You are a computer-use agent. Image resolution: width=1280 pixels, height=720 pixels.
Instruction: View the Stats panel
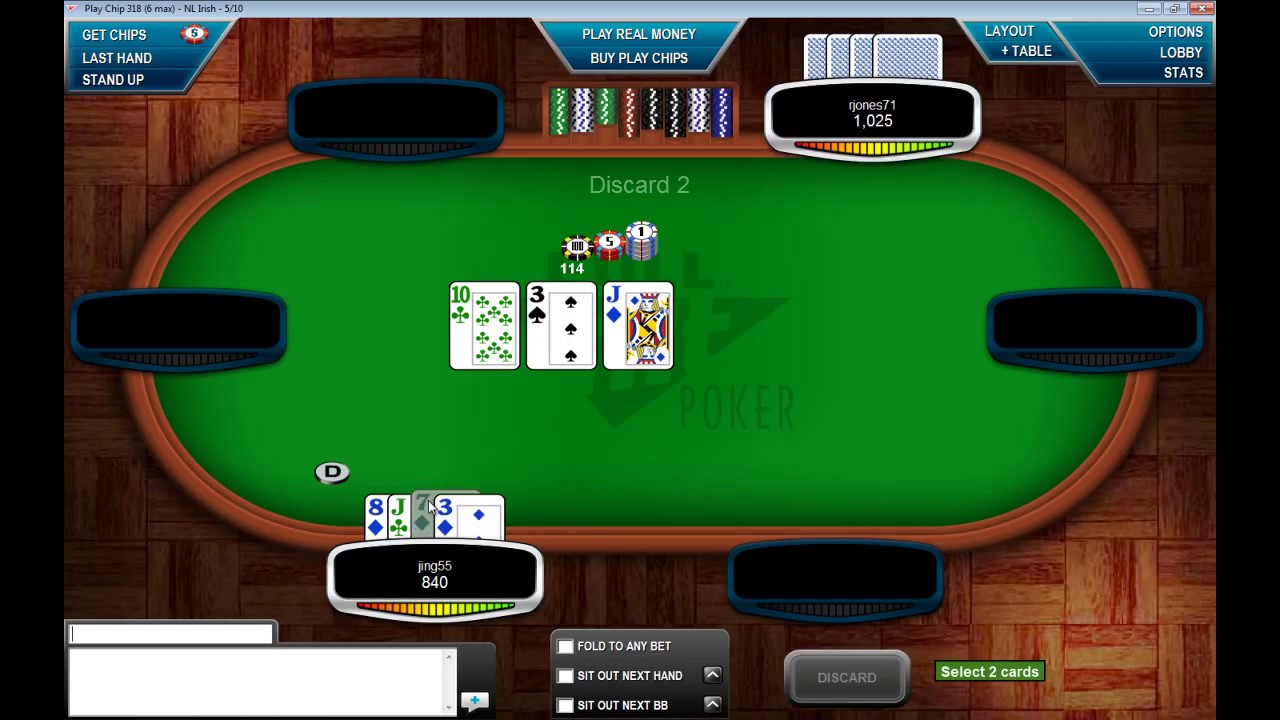tap(1183, 73)
